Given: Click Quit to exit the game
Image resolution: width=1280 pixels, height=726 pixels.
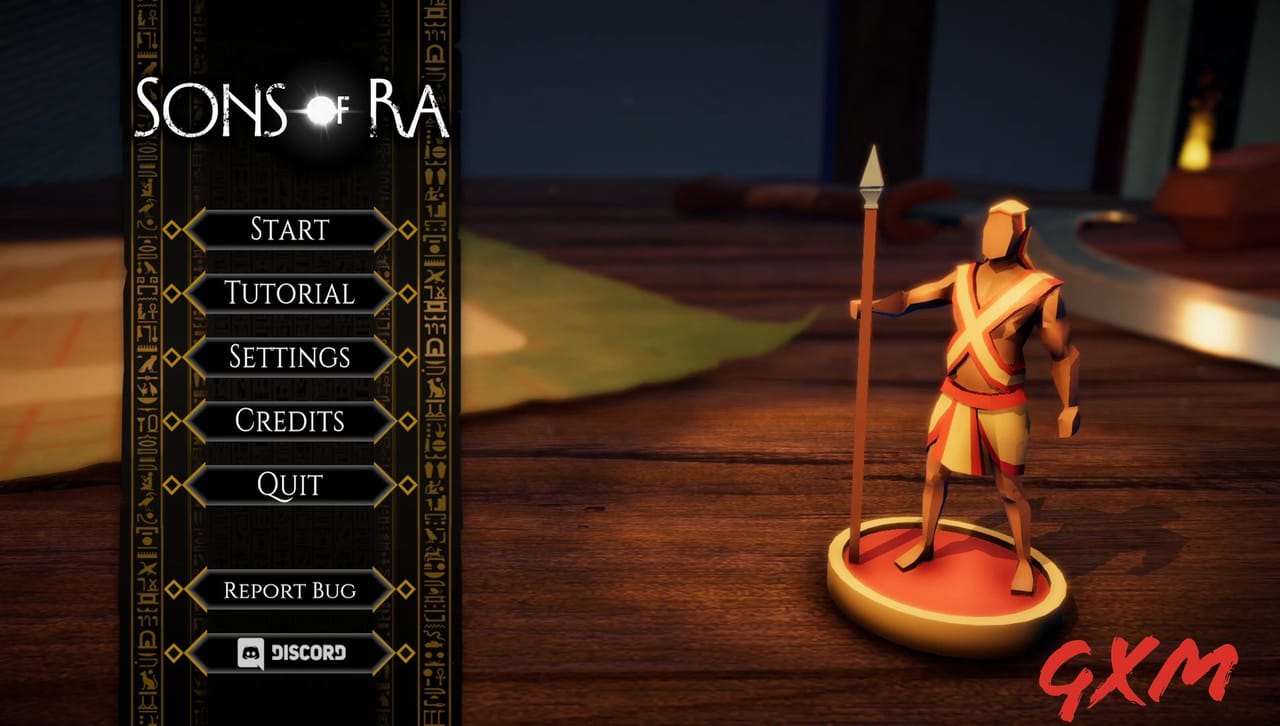Looking at the screenshot, I should tap(289, 485).
